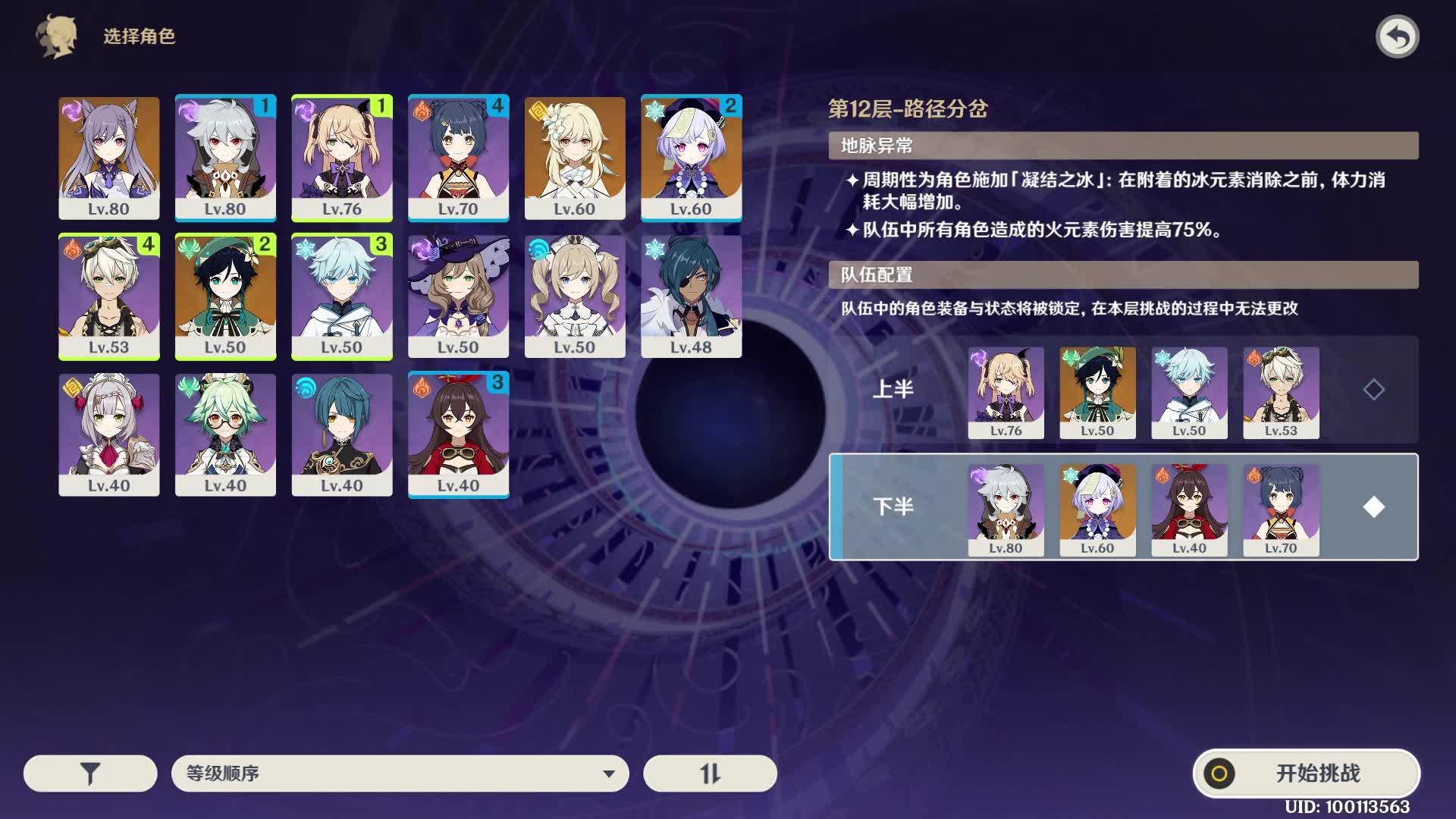Select Xingqiu's Lv.40 character card
This screenshot has width=1456, height=819.
342,434
